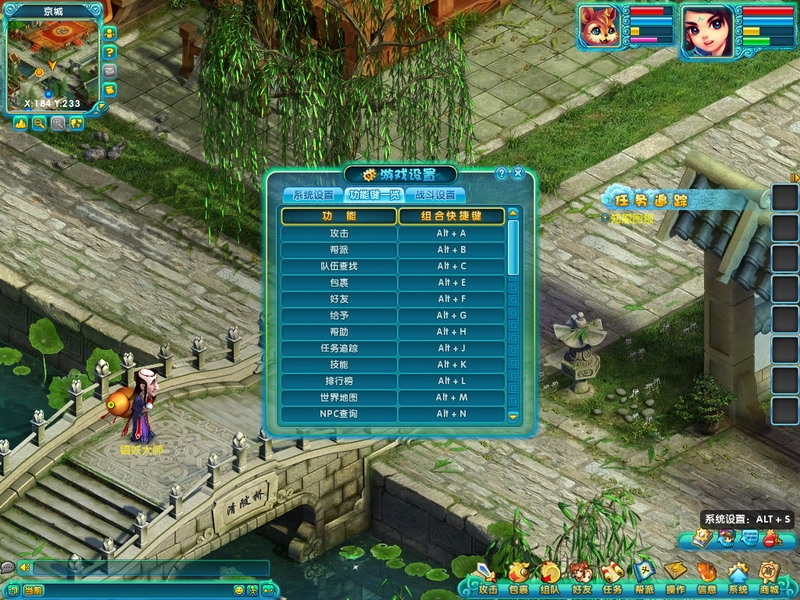Click the fox pet portrait
The height and width of the screenshot is (600, 800).
pos(601,27)
